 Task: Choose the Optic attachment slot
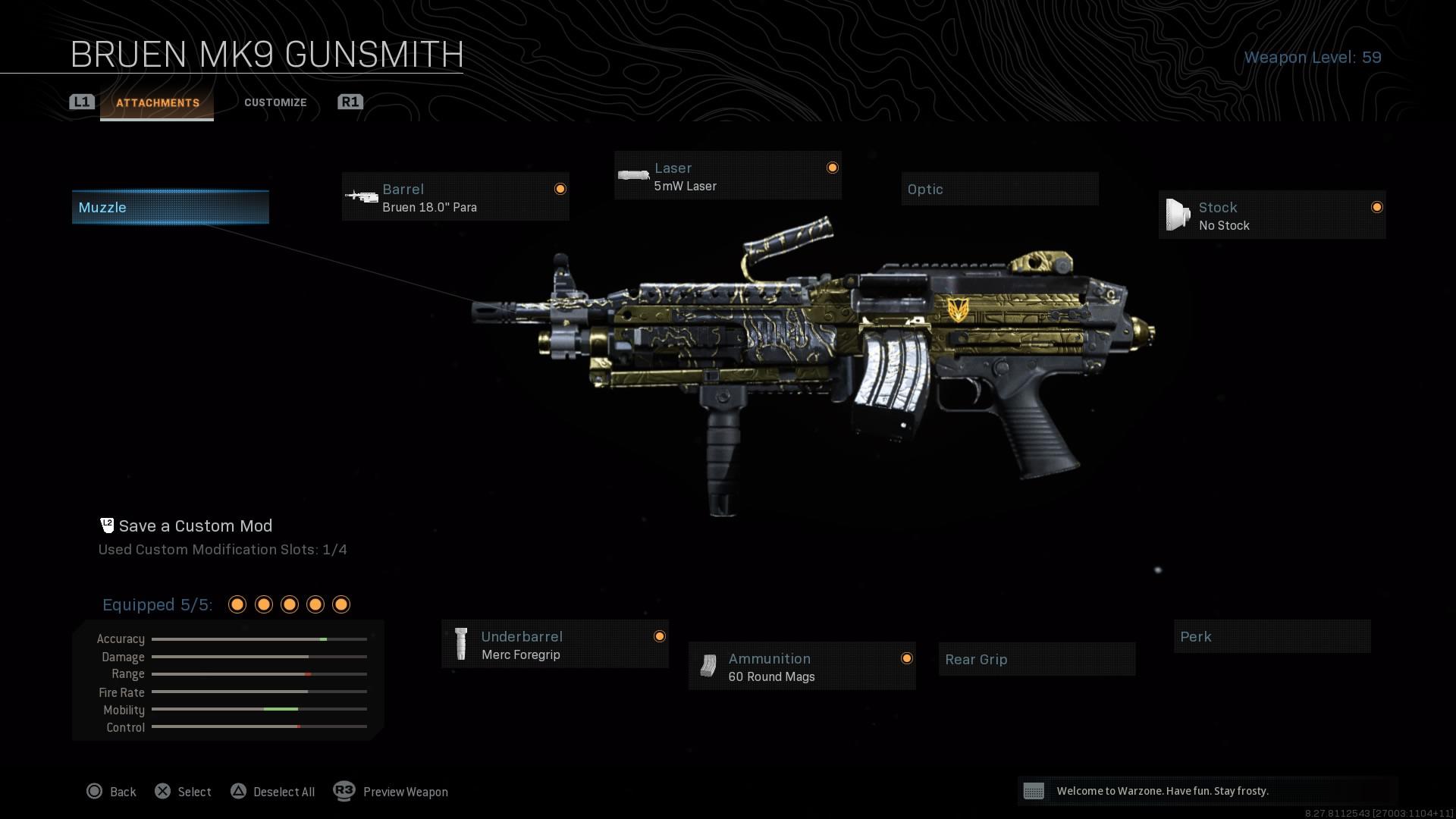tap(999, 189)
